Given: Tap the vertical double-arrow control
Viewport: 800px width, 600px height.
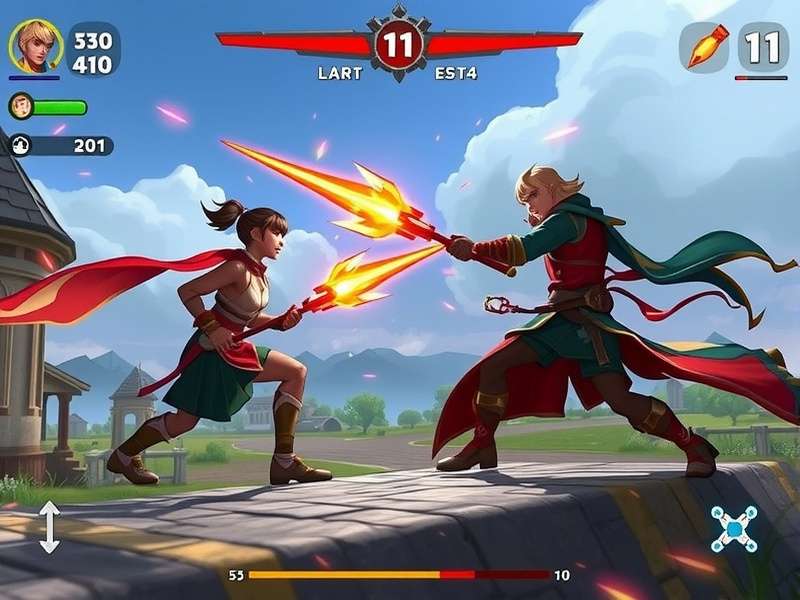Looking at the screenshot, I should [49, 527].
